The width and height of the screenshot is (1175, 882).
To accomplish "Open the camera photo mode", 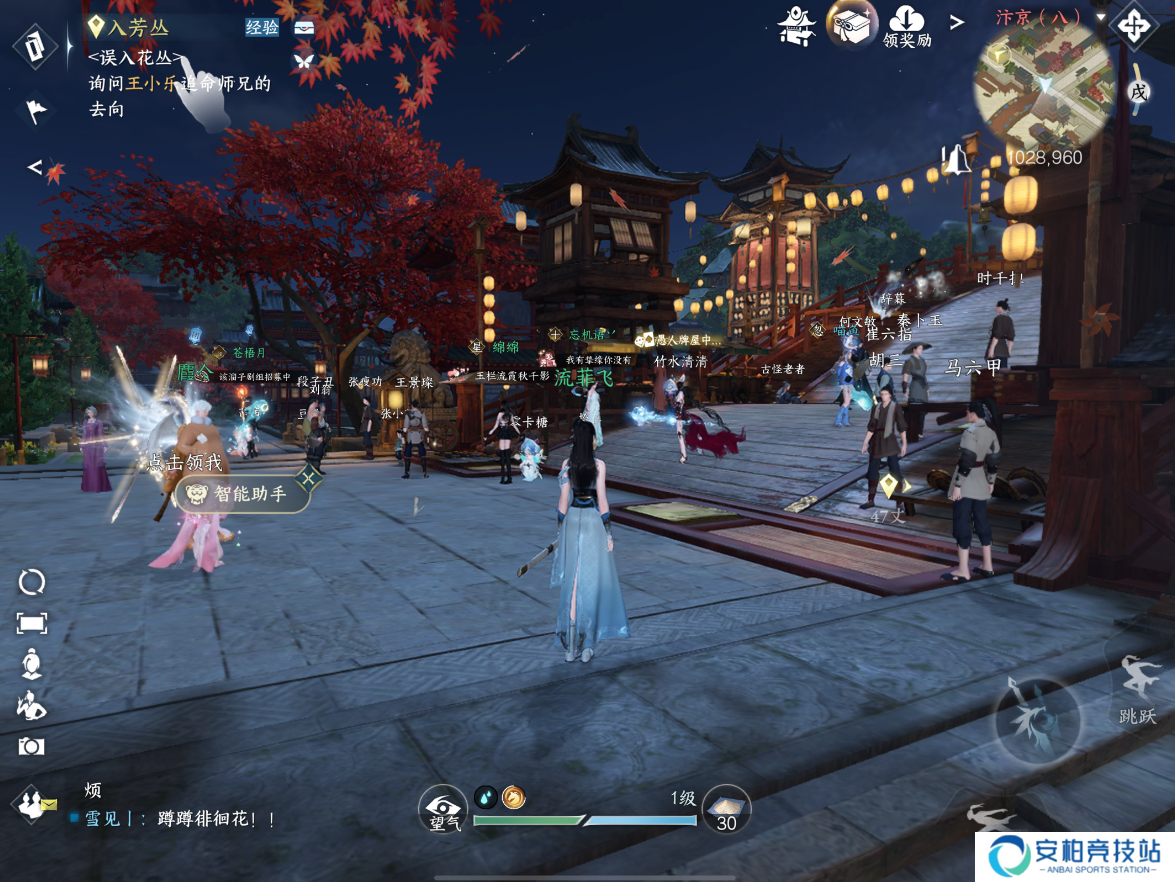I will coord(32,746).
